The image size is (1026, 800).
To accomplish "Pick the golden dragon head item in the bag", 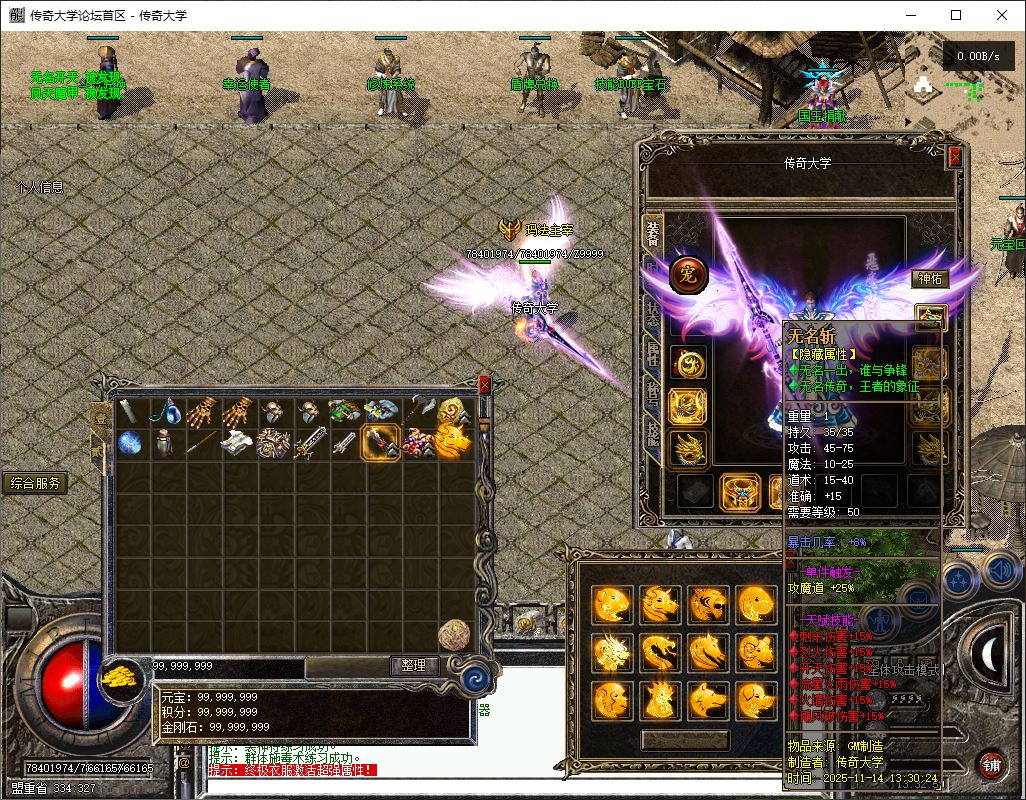I will pyautogui.click(x=453, y=441).
